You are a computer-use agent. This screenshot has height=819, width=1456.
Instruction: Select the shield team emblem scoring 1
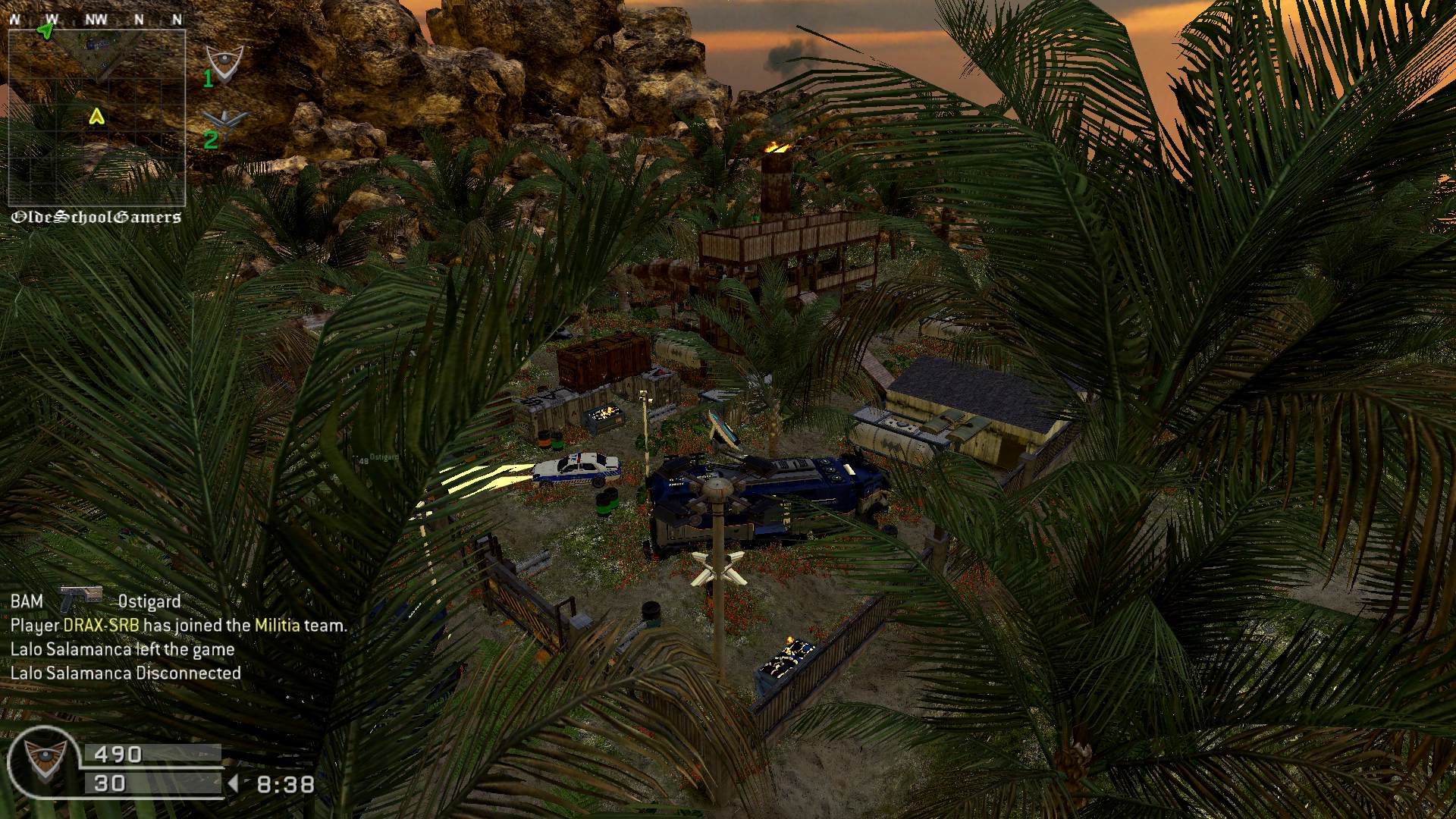pyautogui.click(x=225, y=63)
